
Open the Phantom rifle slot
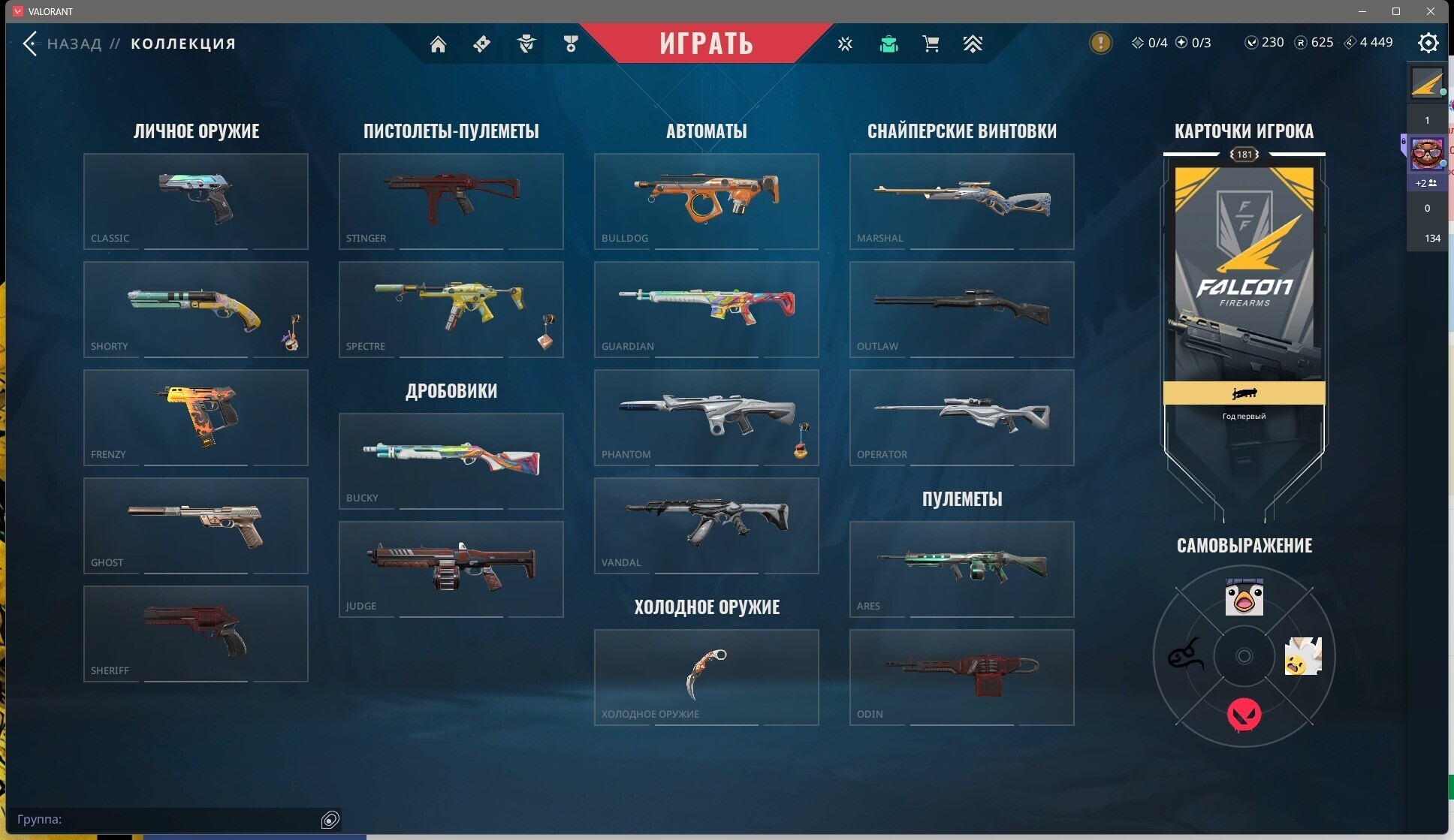707,417
